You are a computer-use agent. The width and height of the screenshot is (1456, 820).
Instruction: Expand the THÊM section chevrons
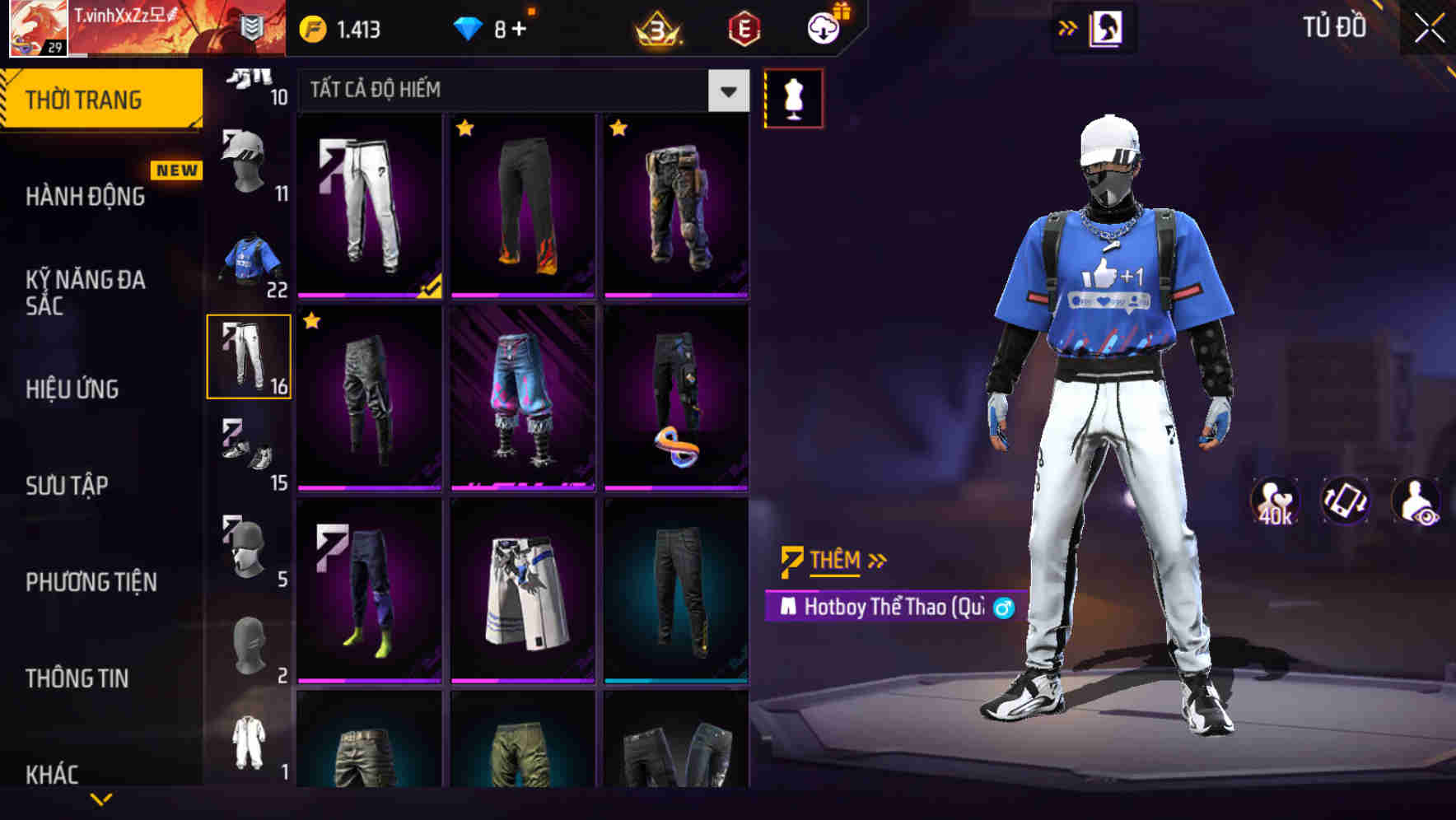point(877,560)
